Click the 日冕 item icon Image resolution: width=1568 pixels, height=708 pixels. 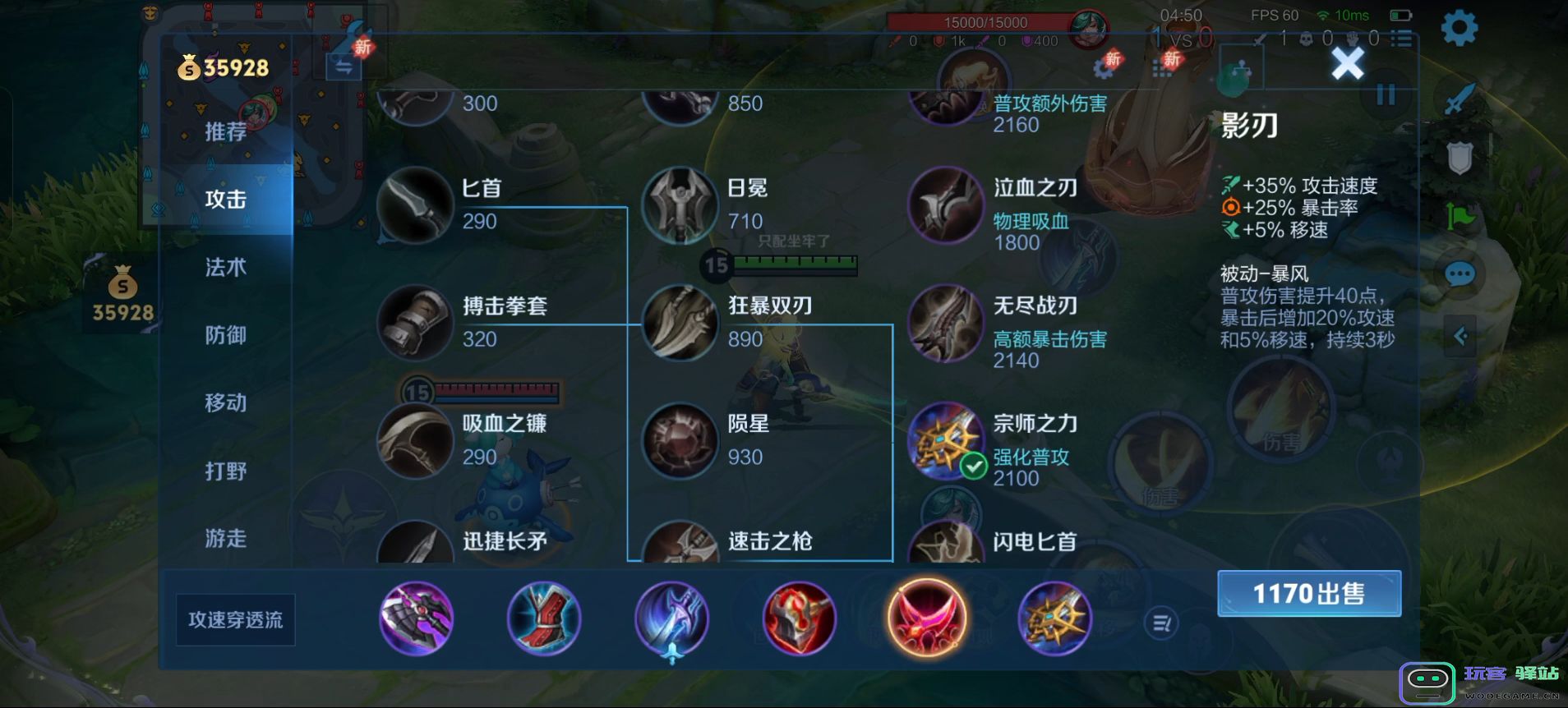point(680,205)
